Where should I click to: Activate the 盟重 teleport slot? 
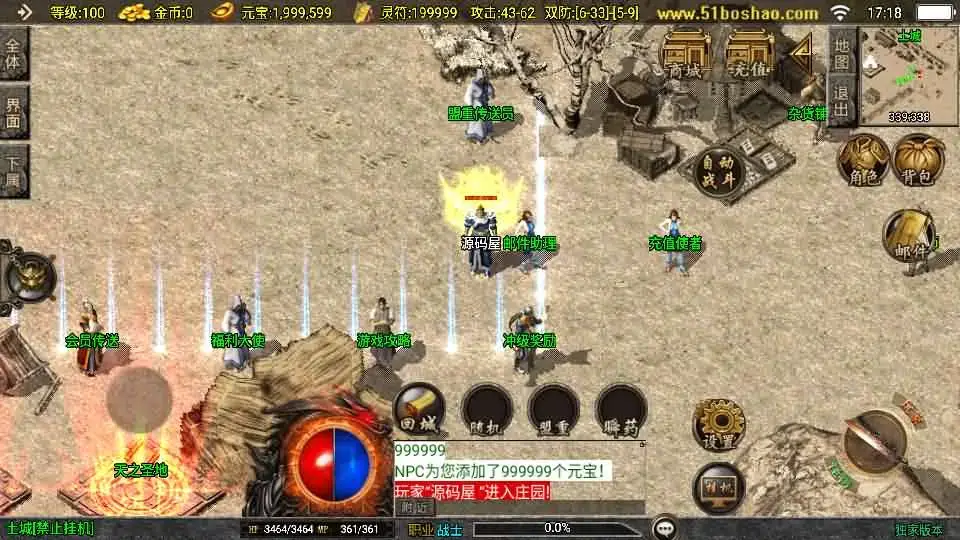553,409
